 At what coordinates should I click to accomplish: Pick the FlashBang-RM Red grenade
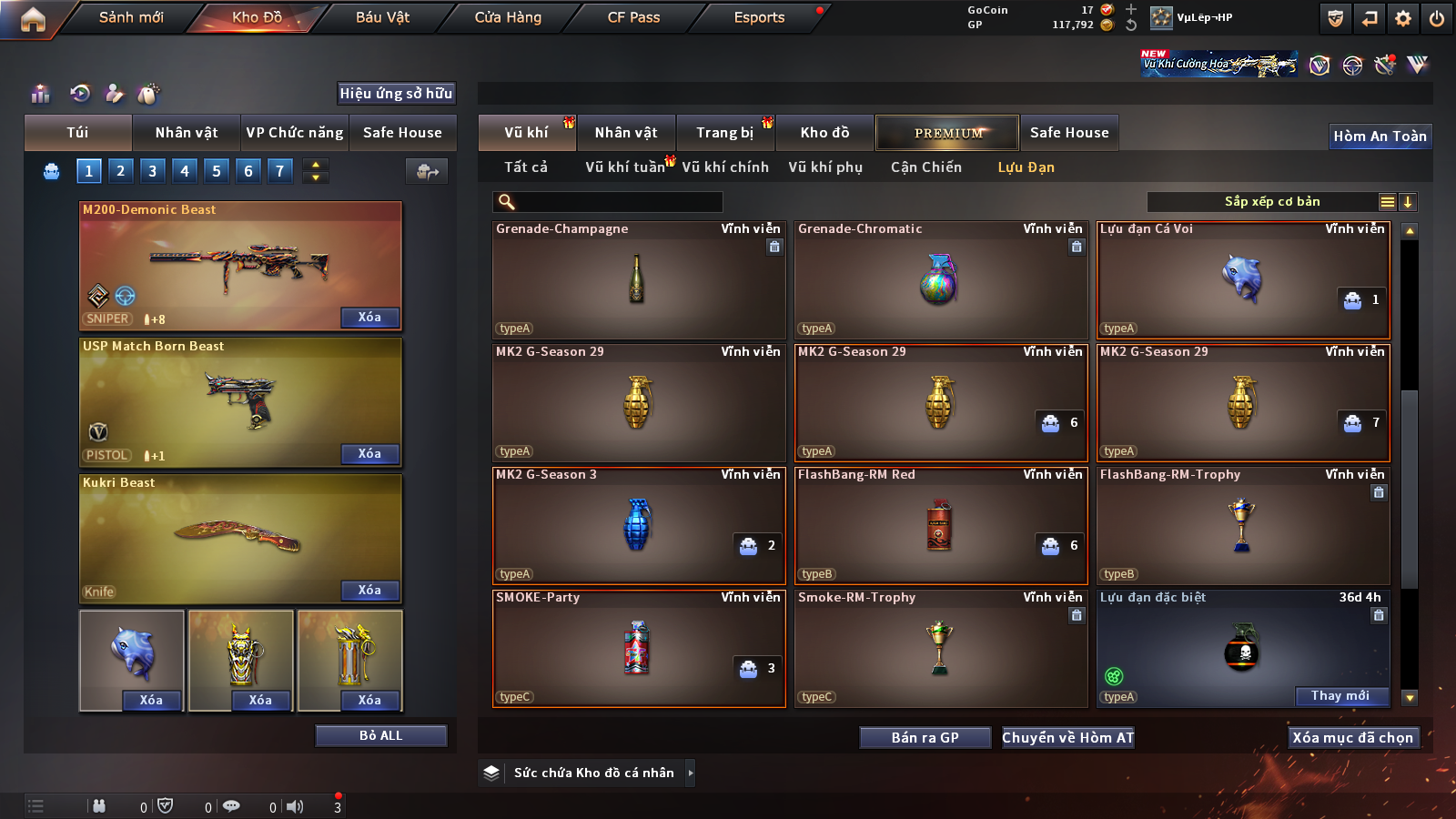click(x=940, y=526)
